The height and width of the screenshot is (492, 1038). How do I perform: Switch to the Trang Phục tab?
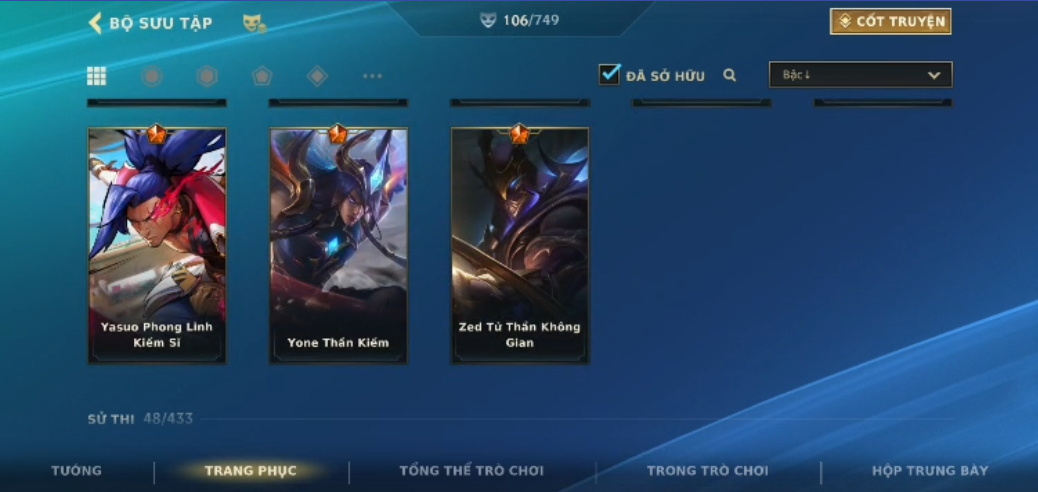[250, 471]
